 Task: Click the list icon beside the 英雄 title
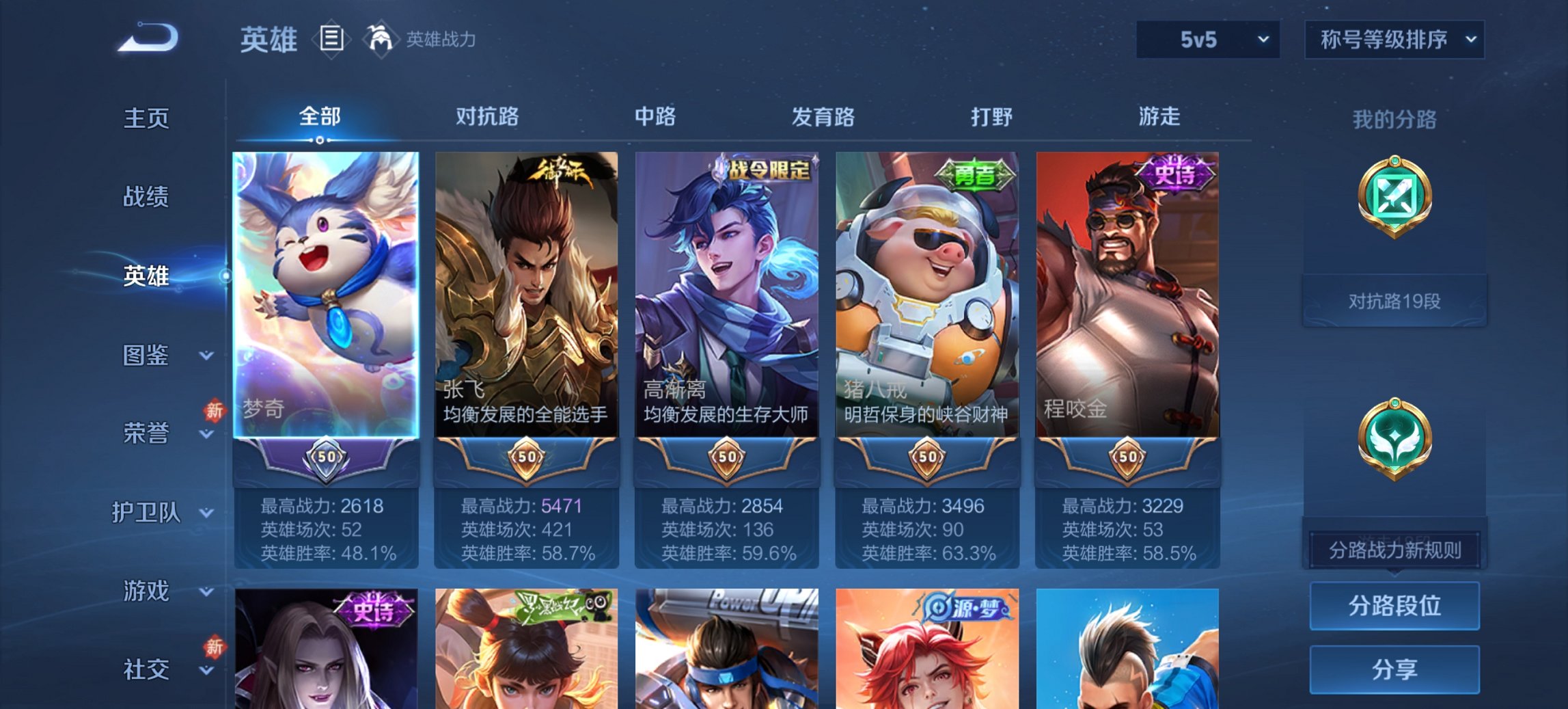(333, 39)
